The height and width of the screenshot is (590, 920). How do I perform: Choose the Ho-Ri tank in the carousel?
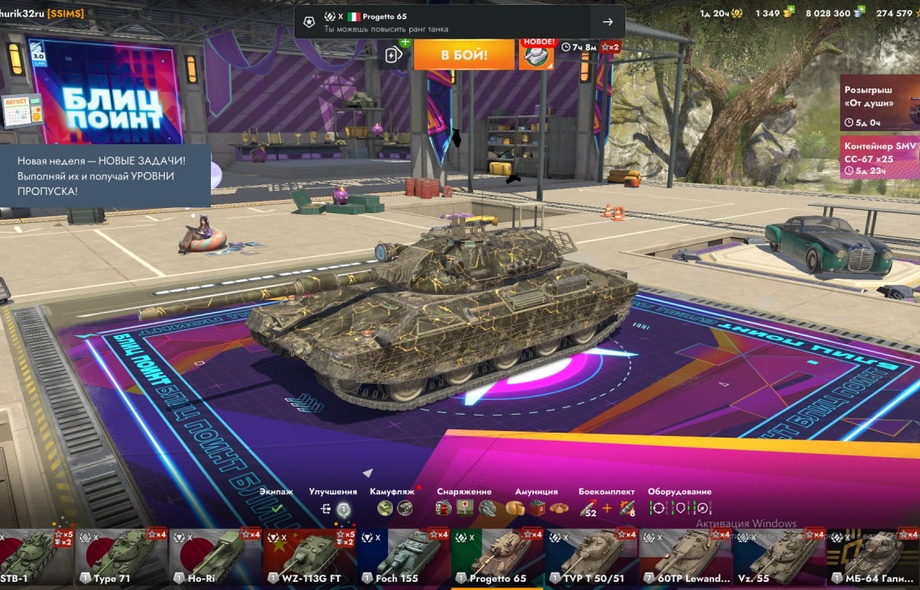pos(215,558)
